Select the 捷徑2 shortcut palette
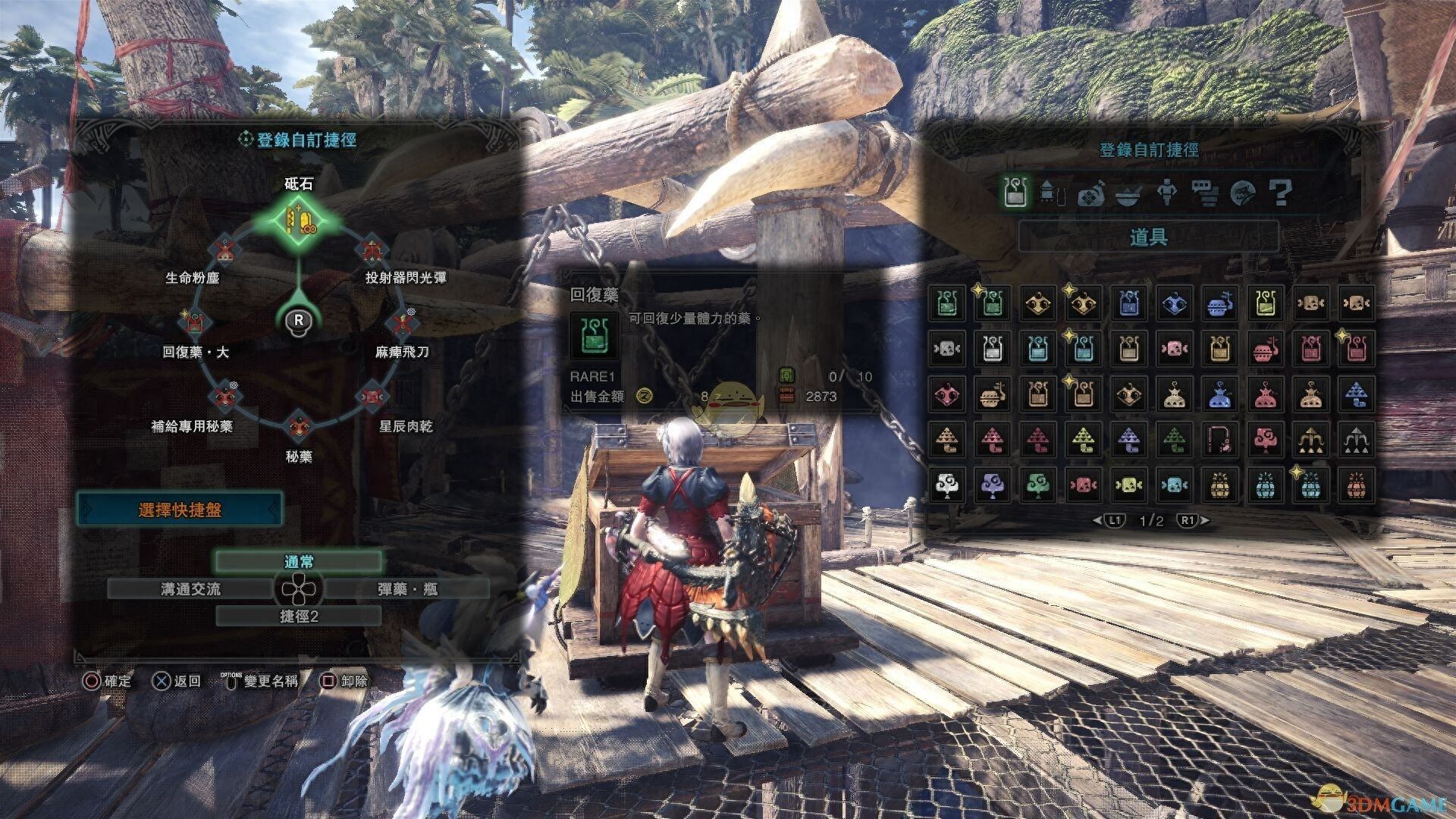 (x=299, y=617)
